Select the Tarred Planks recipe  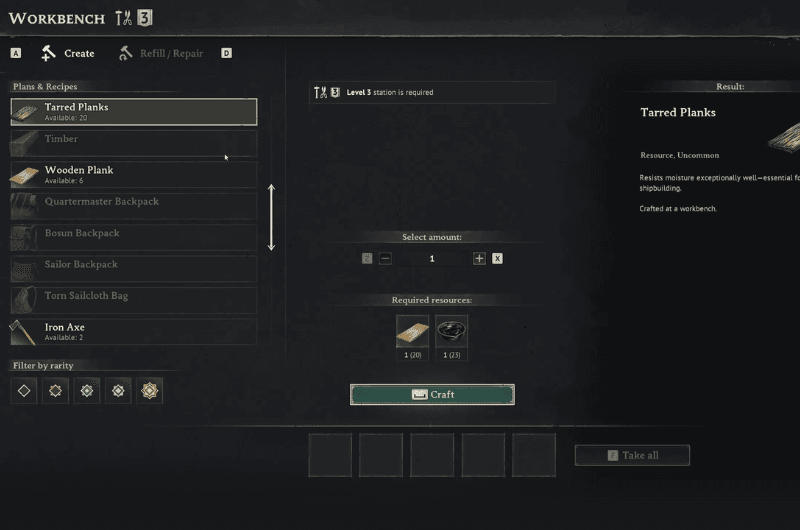133,111
